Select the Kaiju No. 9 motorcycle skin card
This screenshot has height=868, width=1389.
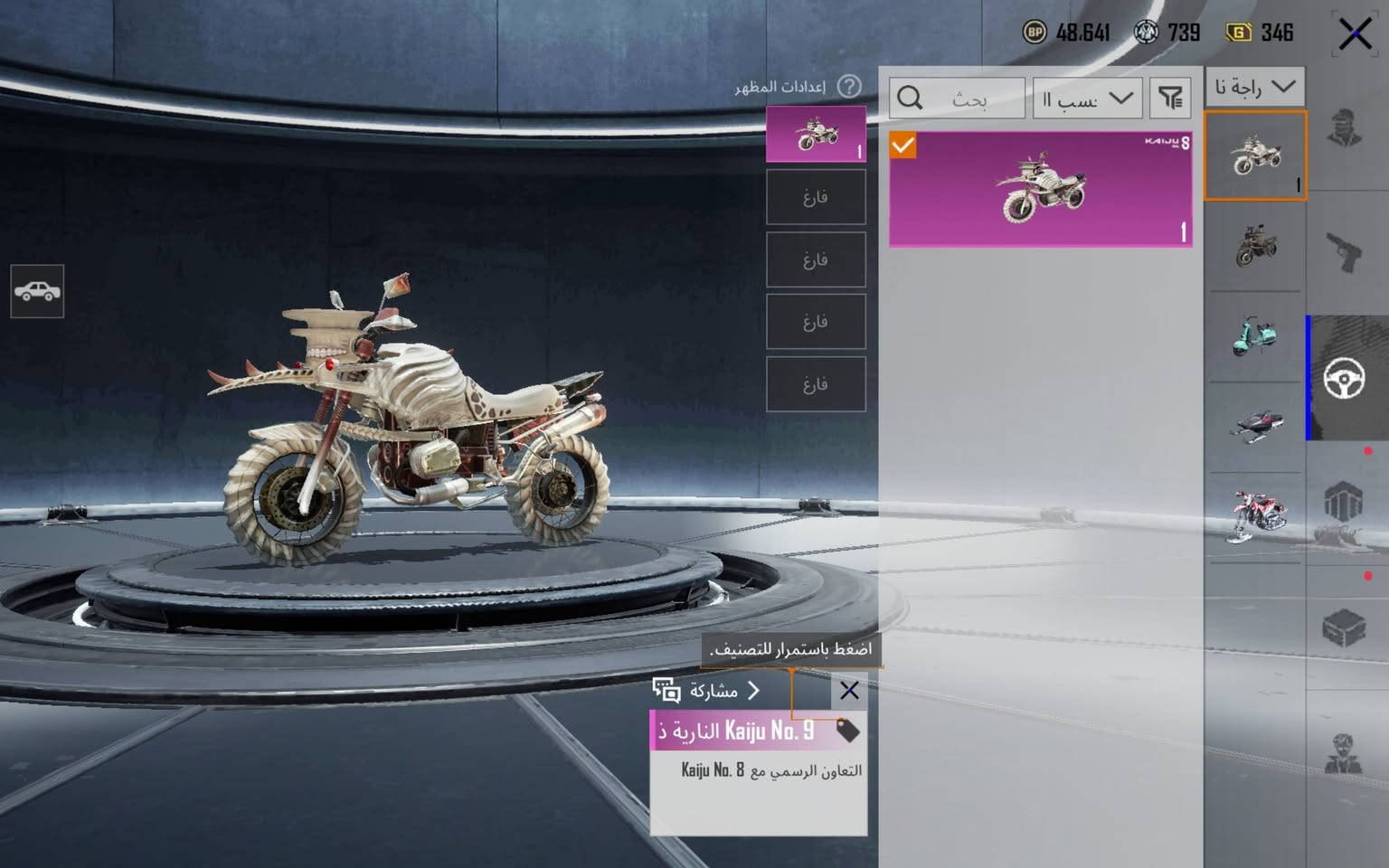click(1040, 189)
